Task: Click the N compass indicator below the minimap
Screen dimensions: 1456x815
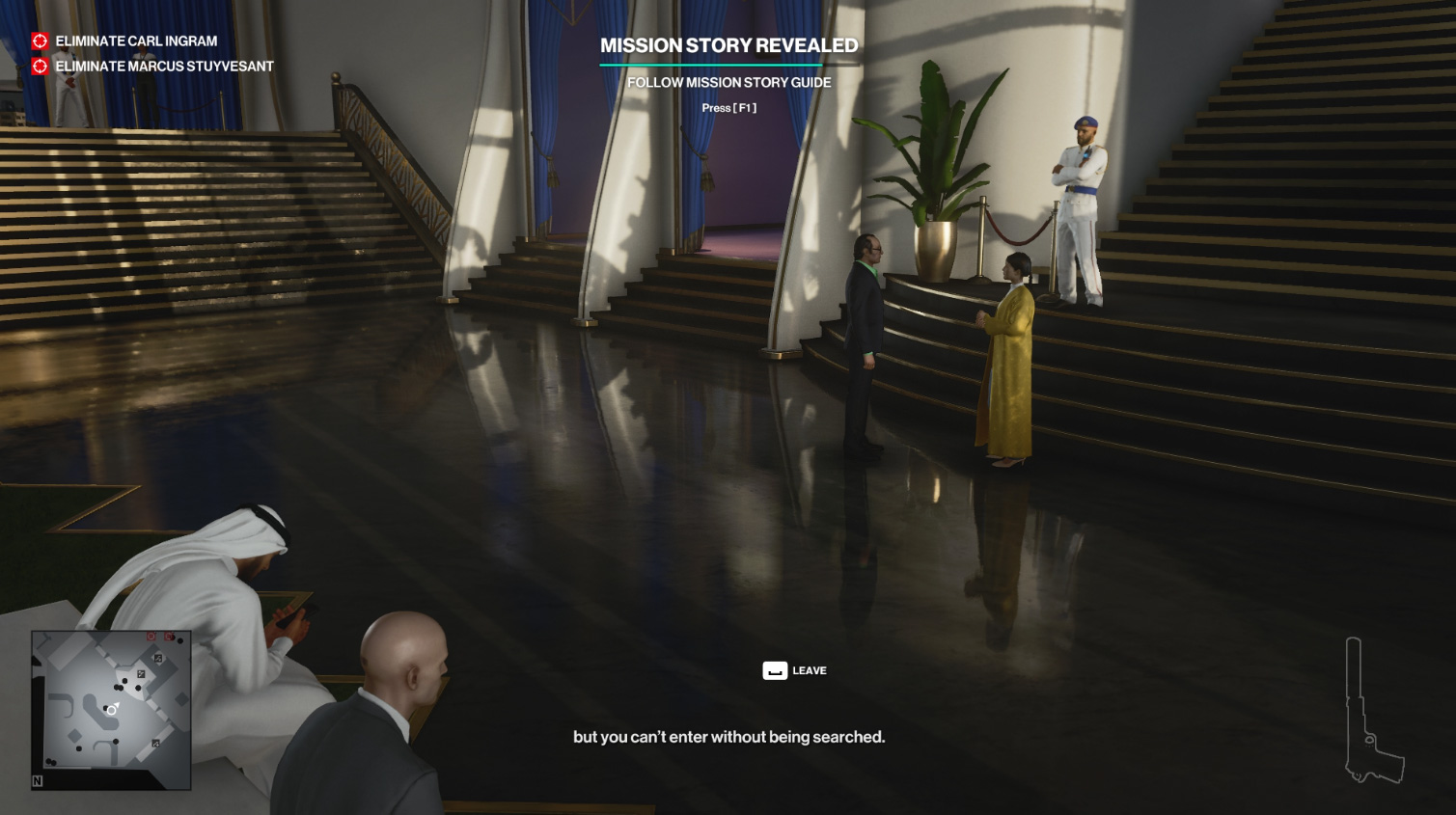Action: tap(38, 780)
